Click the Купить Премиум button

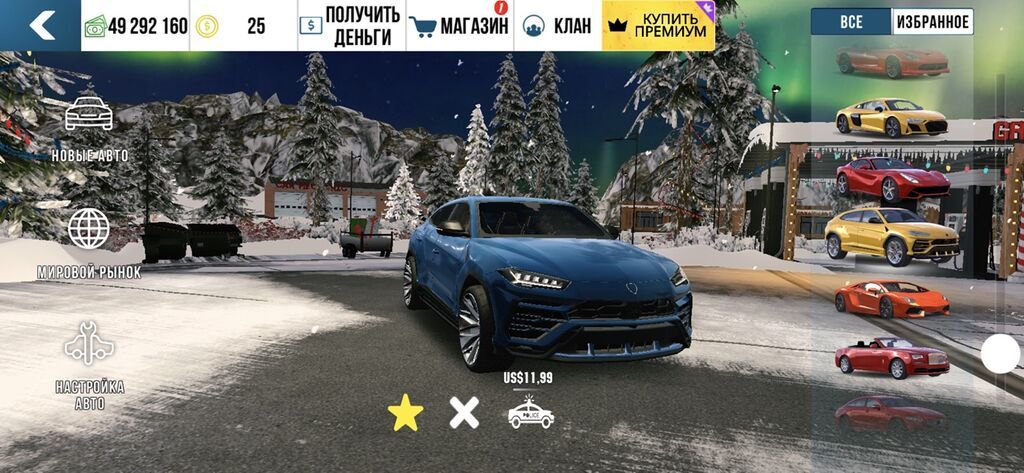[x=659, y=26]
